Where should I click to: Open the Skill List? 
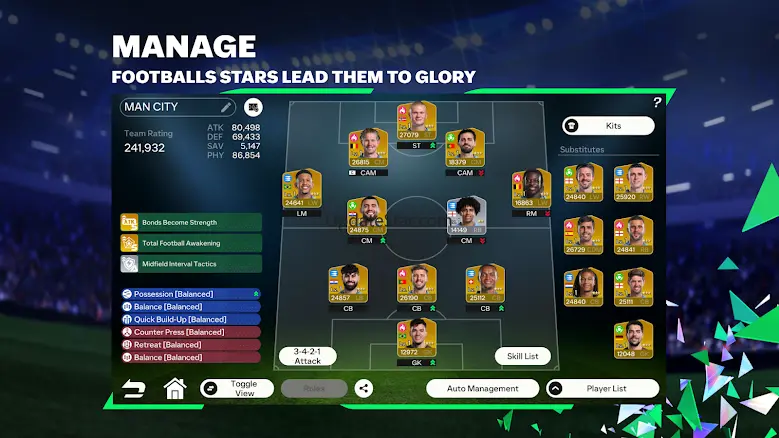[522, 356]
